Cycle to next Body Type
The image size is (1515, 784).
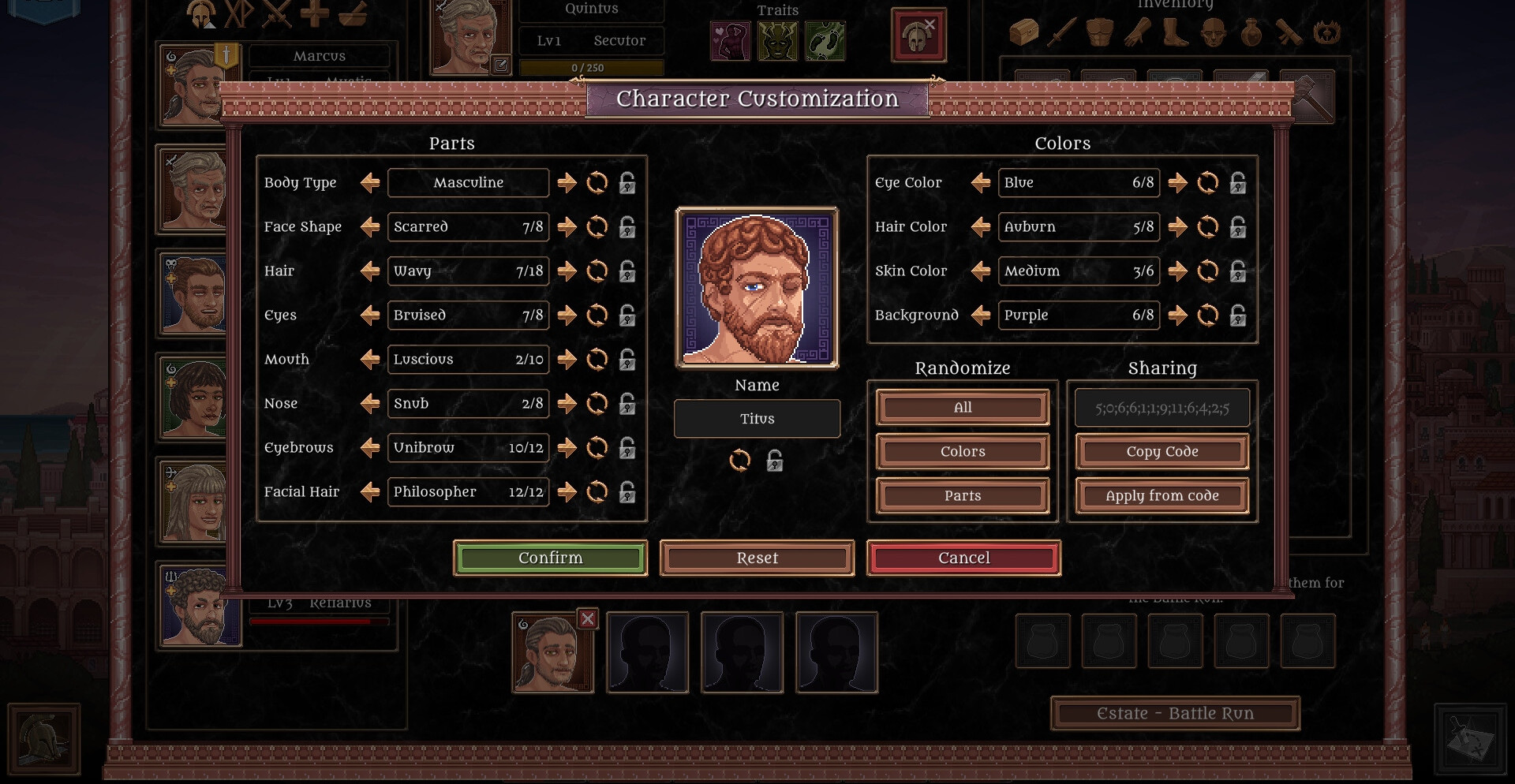tap(567, 183)
